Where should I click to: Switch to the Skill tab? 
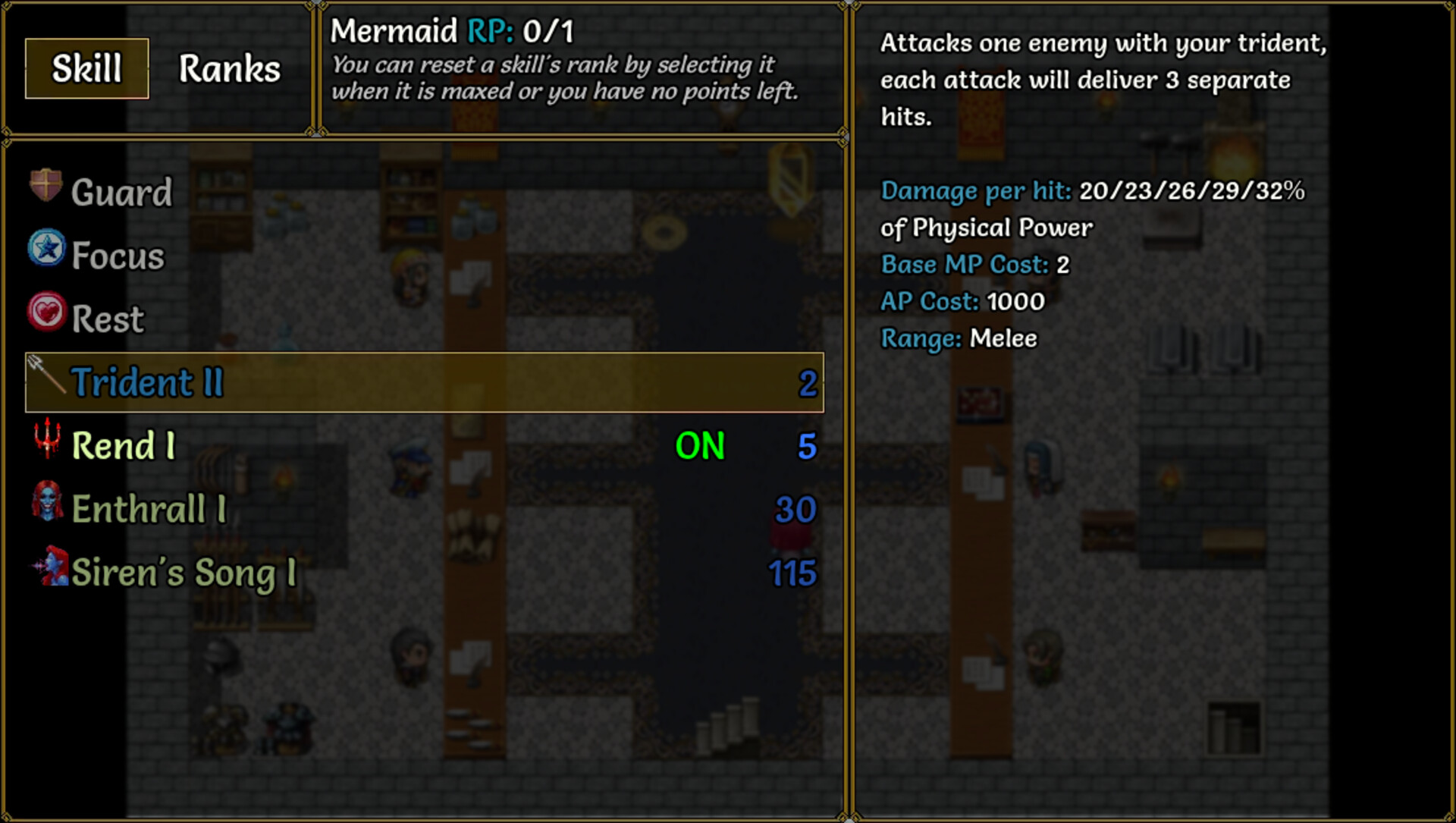coord(85,69)
